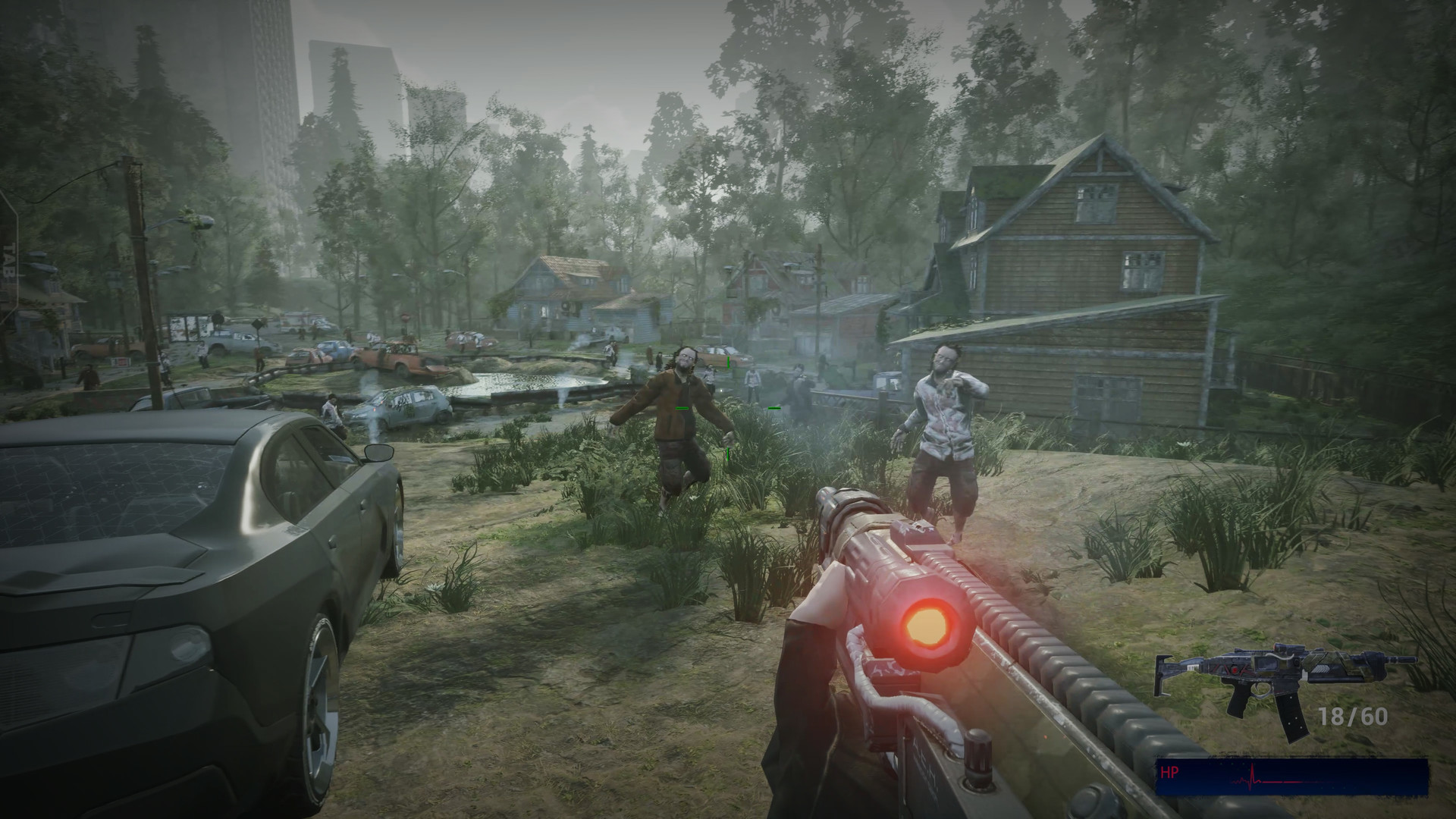
Task: Click the heartbeat EKG line graphic
Action: [1252, 776]
